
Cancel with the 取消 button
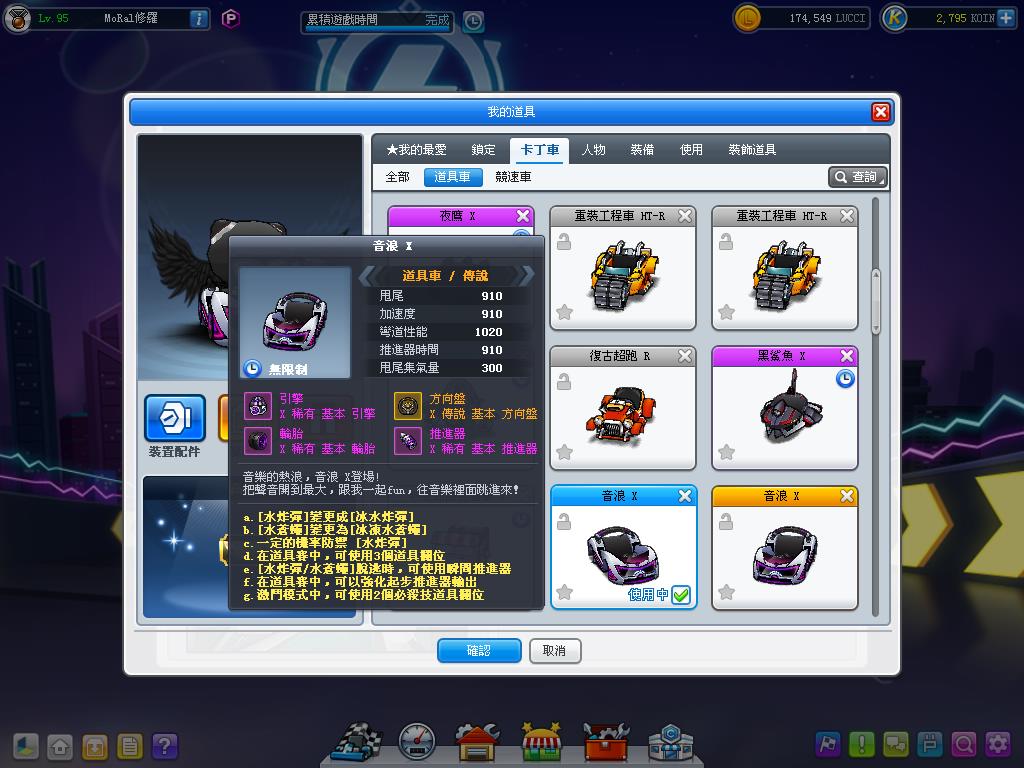tap(554, 651)
